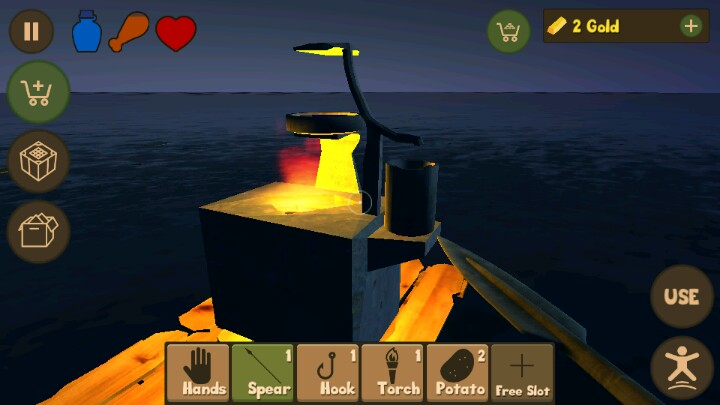Equip the Spear from the hotbar

[x=263, y=374]
